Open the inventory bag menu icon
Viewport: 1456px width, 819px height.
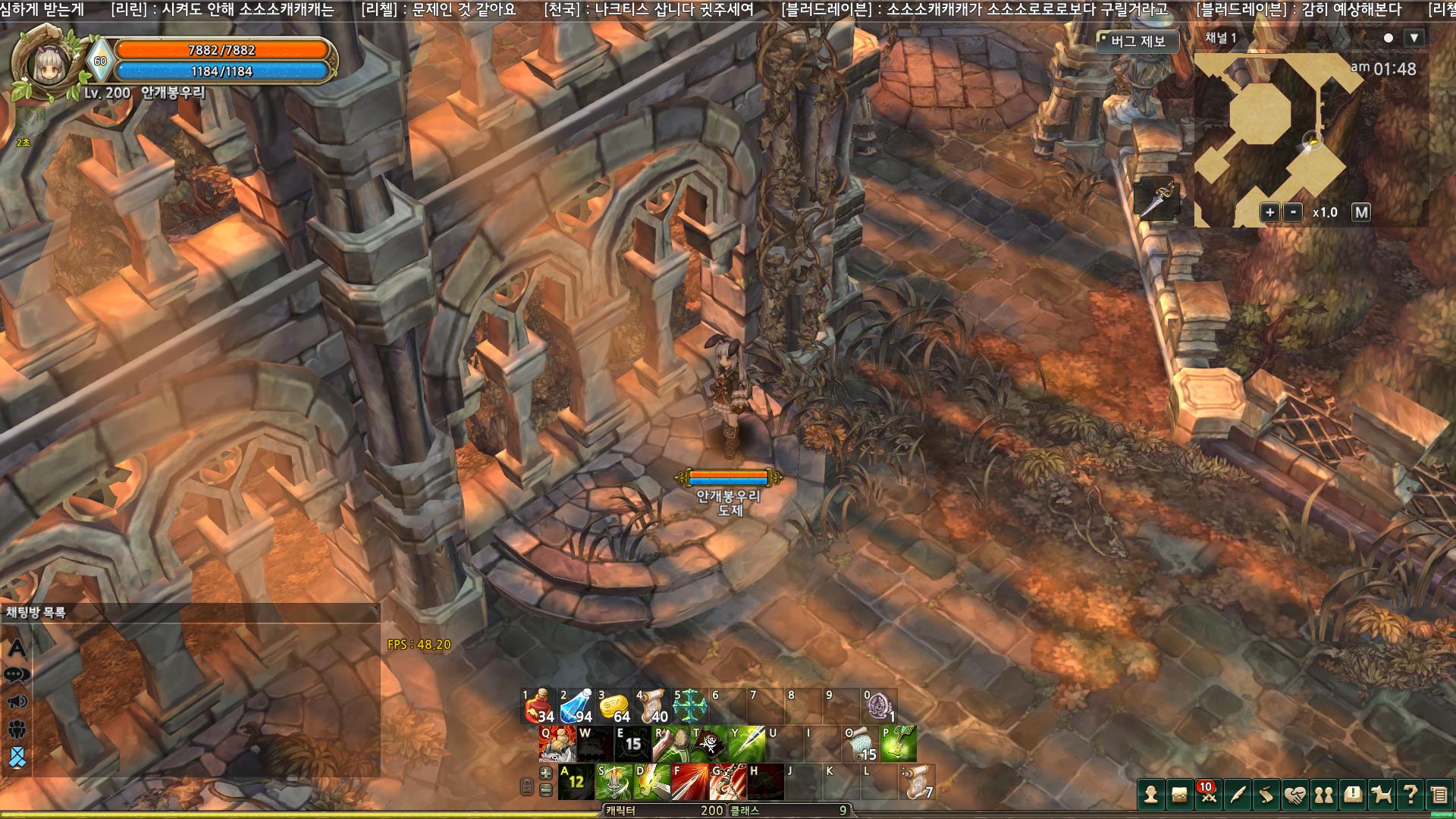[1180, 795]
